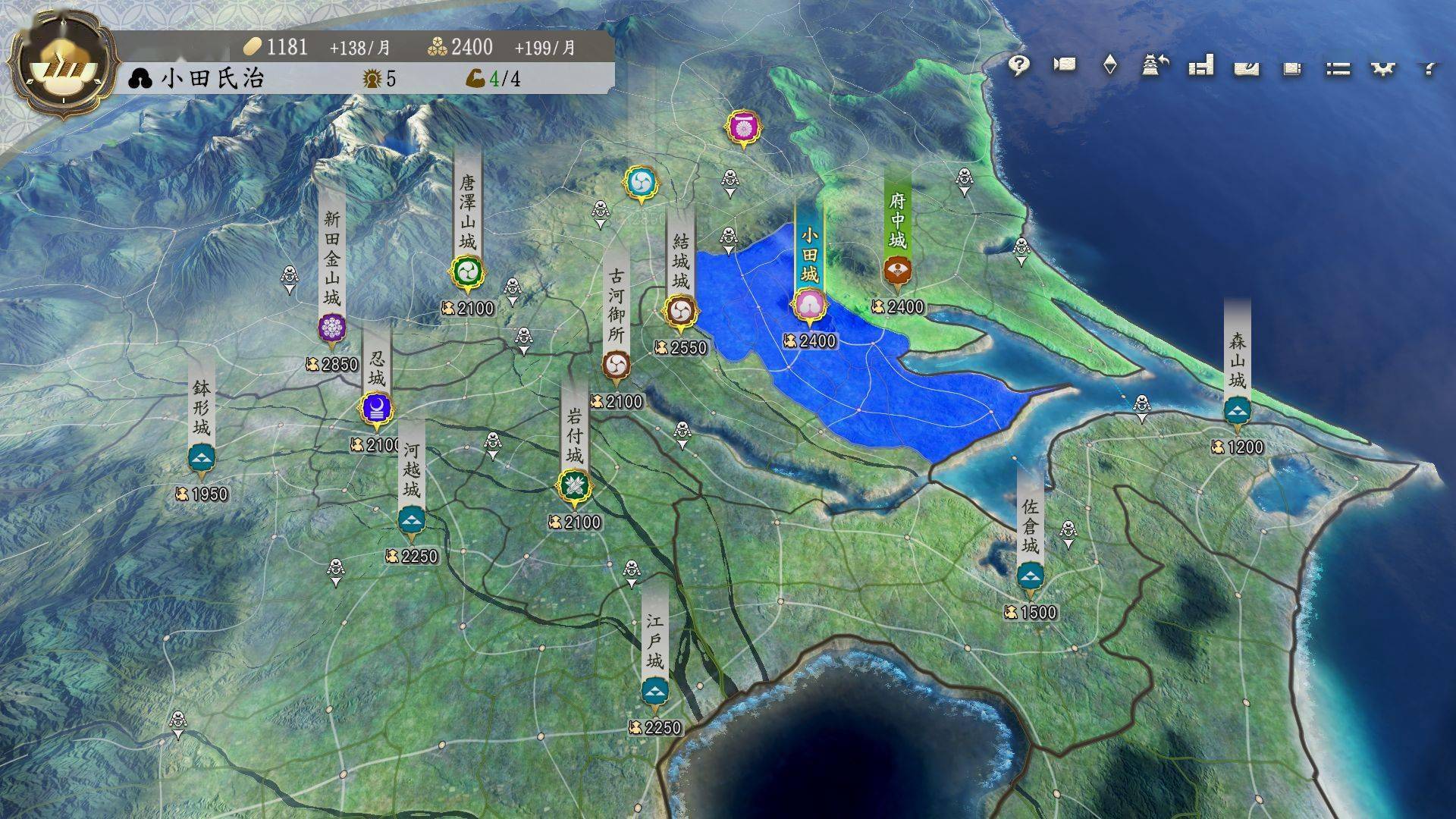
Task: Open the speech-bubble question help icon
Action: pos(1018,66)
